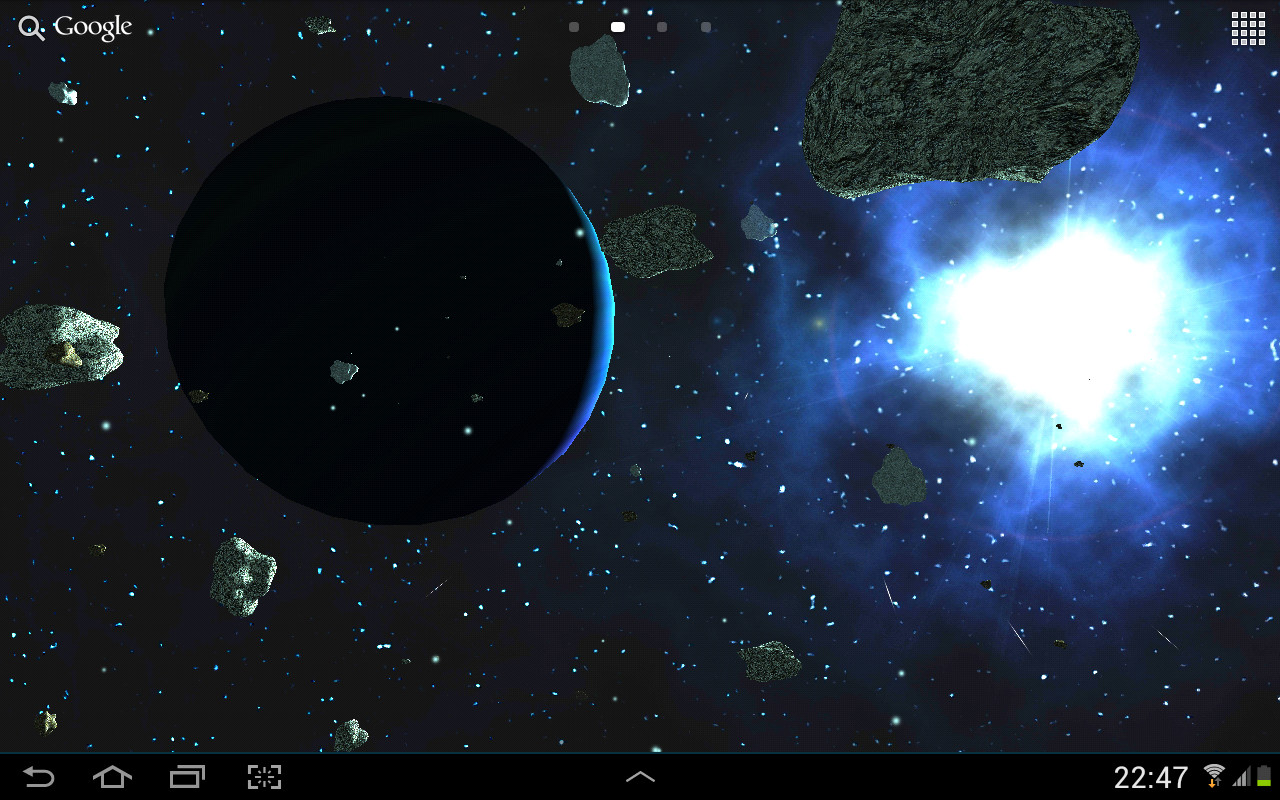The width and height of the screenshot is (1280, 800).
Task: Select the currently active page indicator dot
Action: pyautogui.click(x=617, y=27)
